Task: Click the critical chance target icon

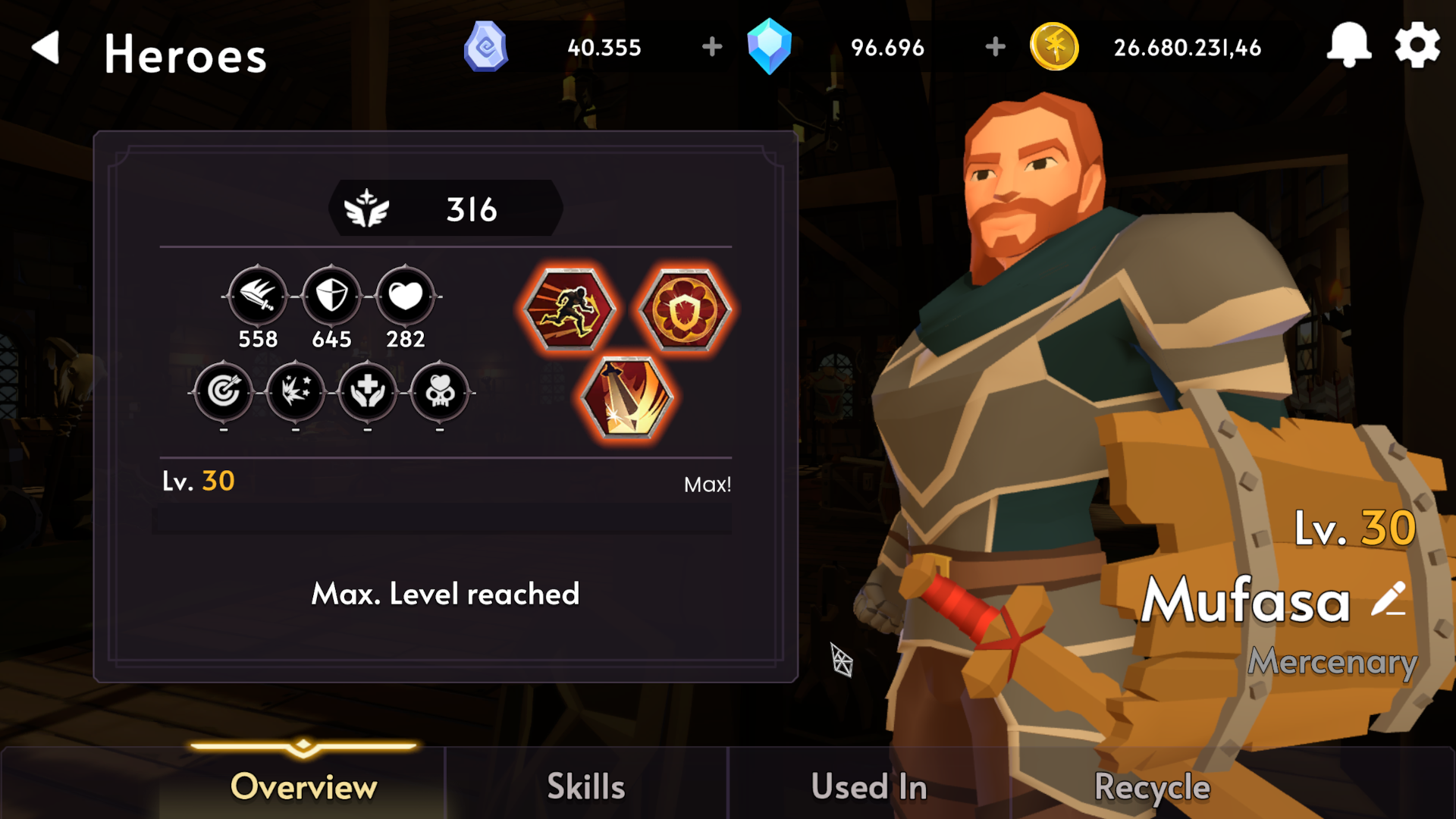Action: (223, 394)
